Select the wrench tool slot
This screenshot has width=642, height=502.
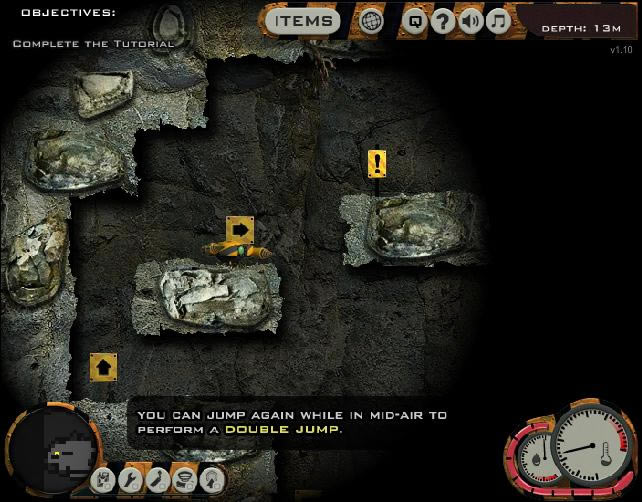(129, 481)
